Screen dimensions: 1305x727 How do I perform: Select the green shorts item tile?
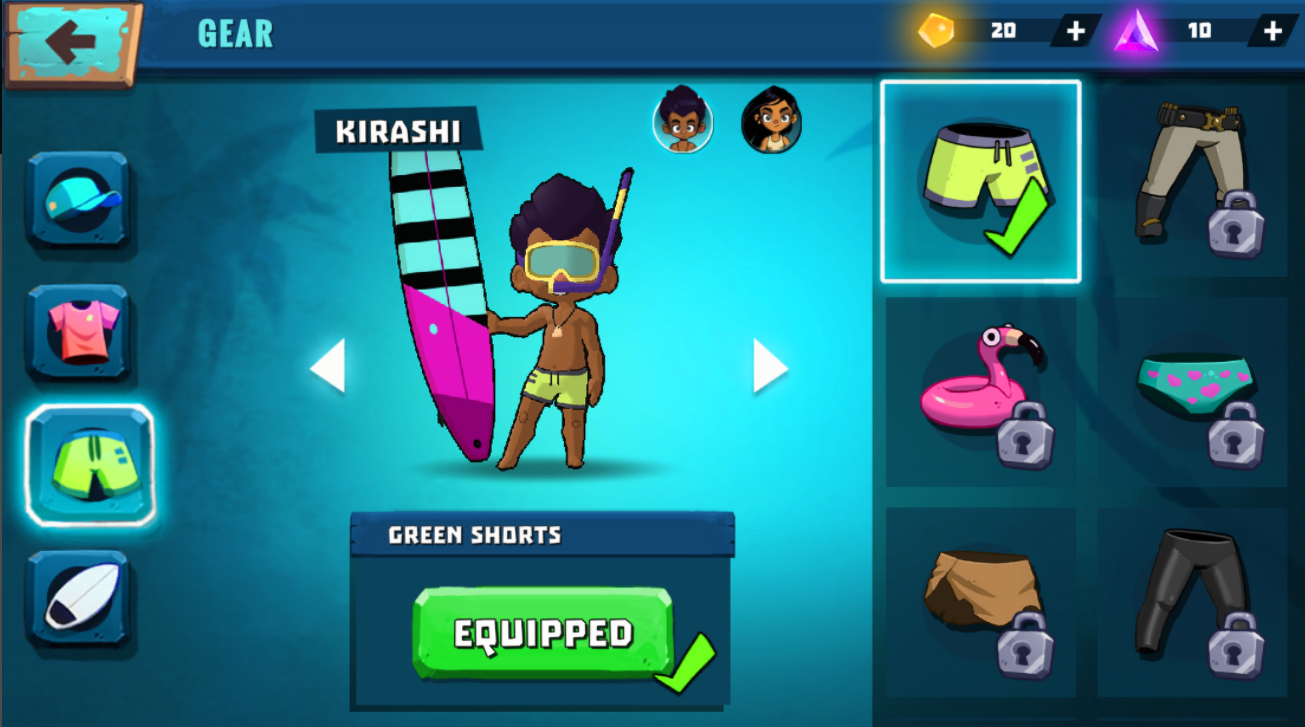point(980,182)
